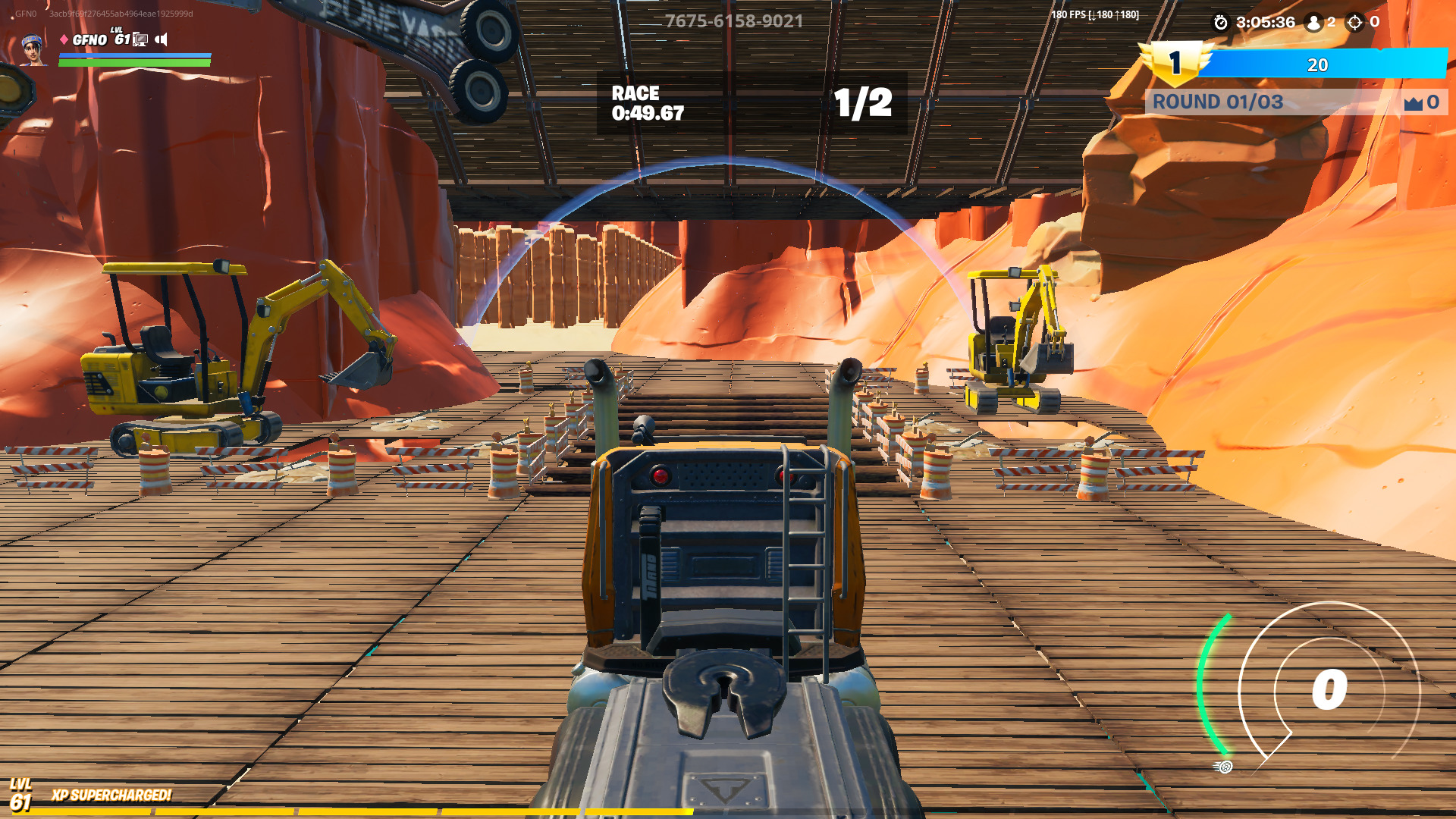1456x819 pixels.
Task: Click the platform monitor icon beside GFNO
Action: pyautogui.click(x=140, y=39)
